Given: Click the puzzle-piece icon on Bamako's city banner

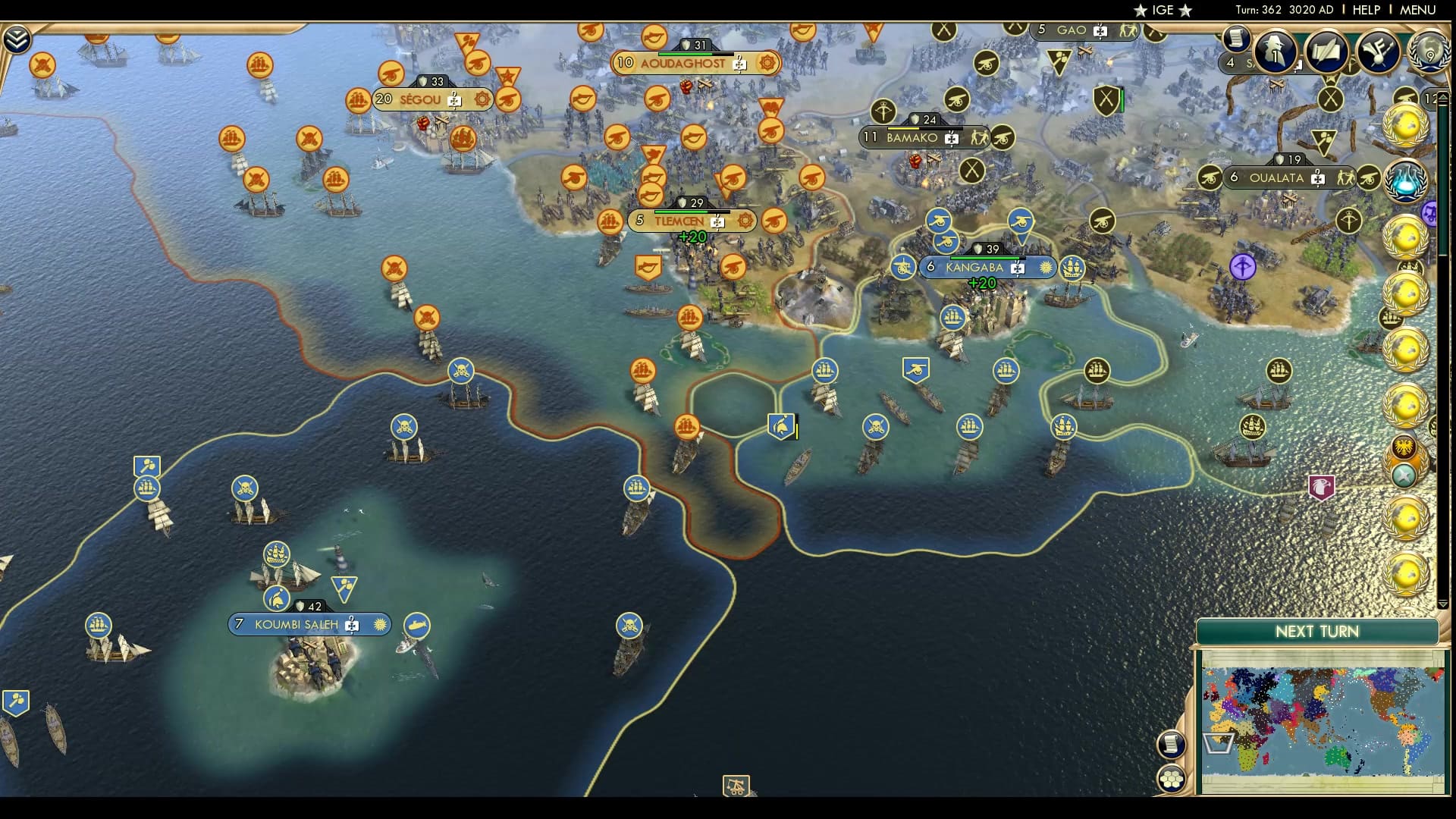Looking at the screenshot, I should pos(950,139).
